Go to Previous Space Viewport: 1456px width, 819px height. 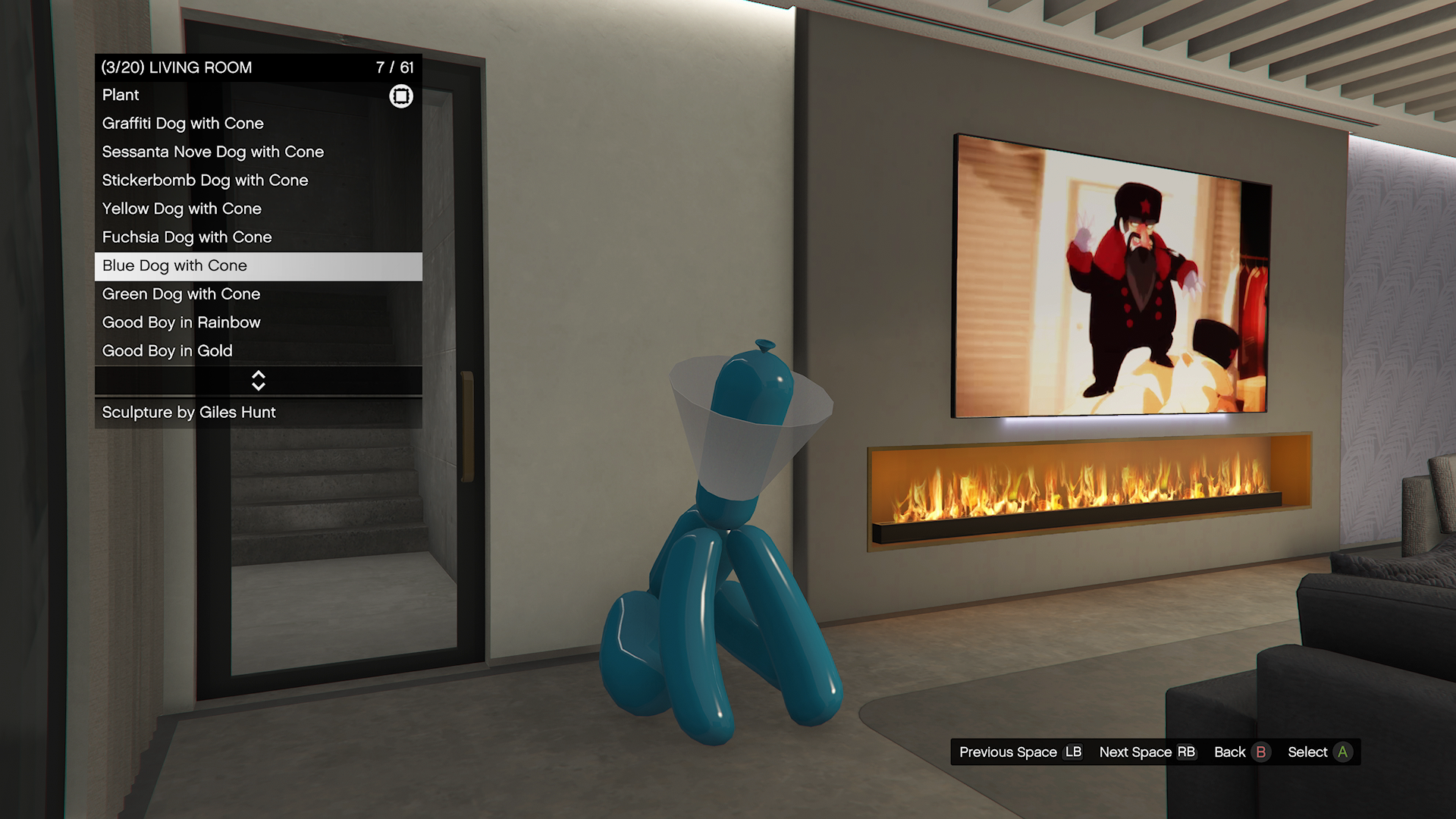[1020, 752]
